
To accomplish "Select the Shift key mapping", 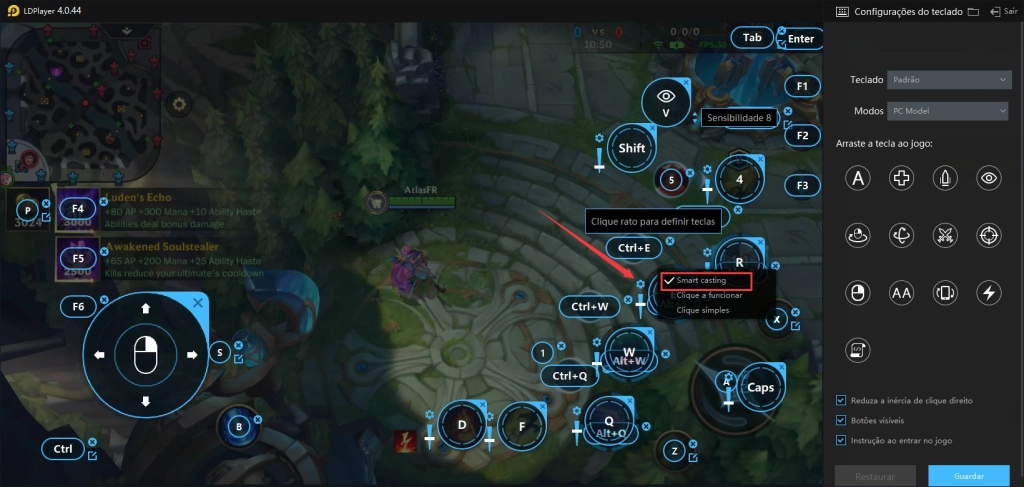I will [632, 148].
